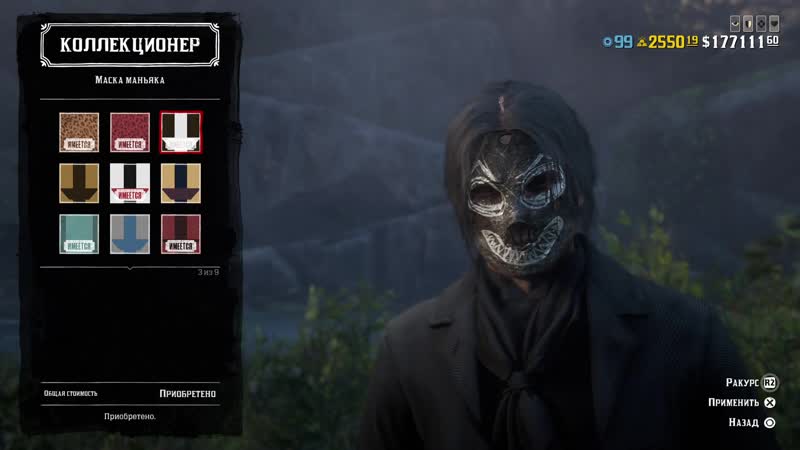Screen dimensions: 800x450
Task: Choose the grey and blue mask variant
Action: point(130,234)
